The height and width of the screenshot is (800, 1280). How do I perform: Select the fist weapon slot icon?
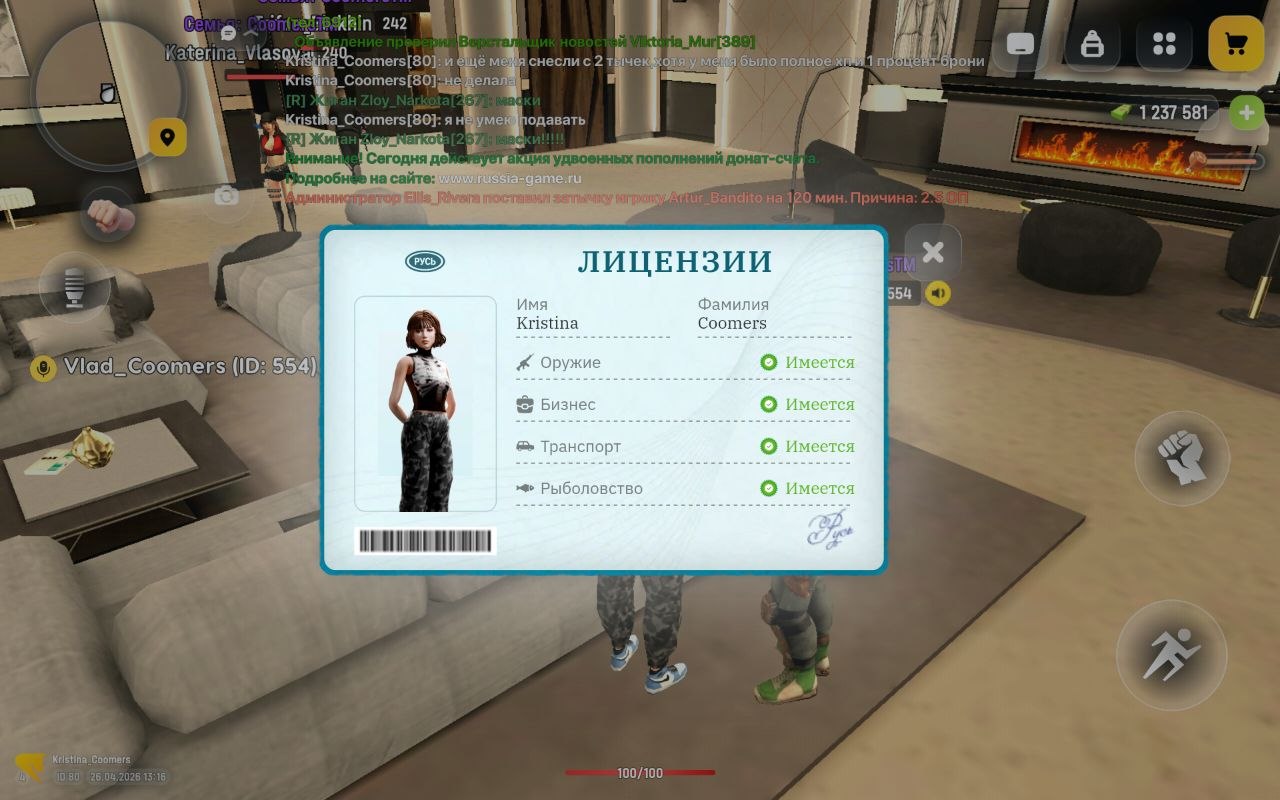tap(108, 214)
